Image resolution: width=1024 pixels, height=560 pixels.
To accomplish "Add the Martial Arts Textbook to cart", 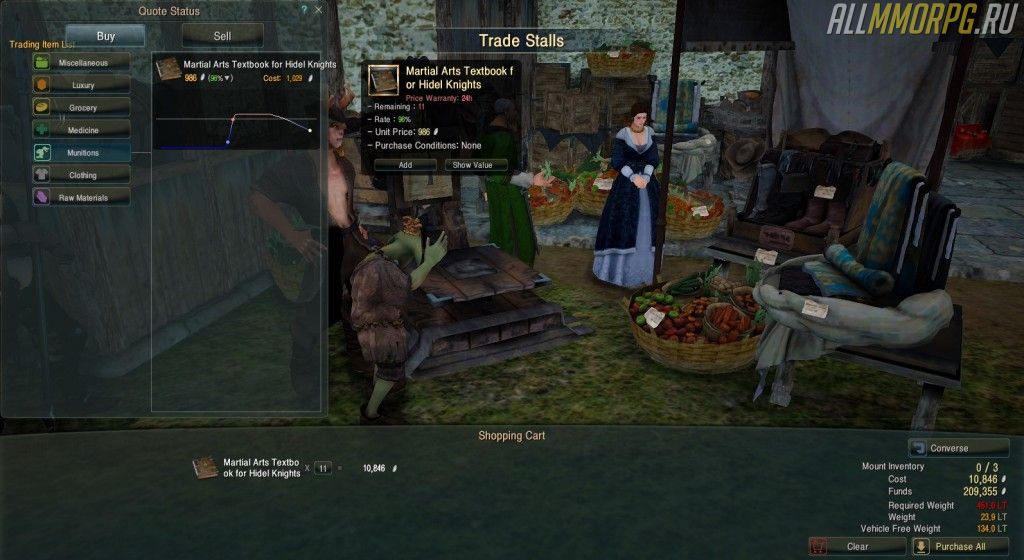I will point(405,165).
